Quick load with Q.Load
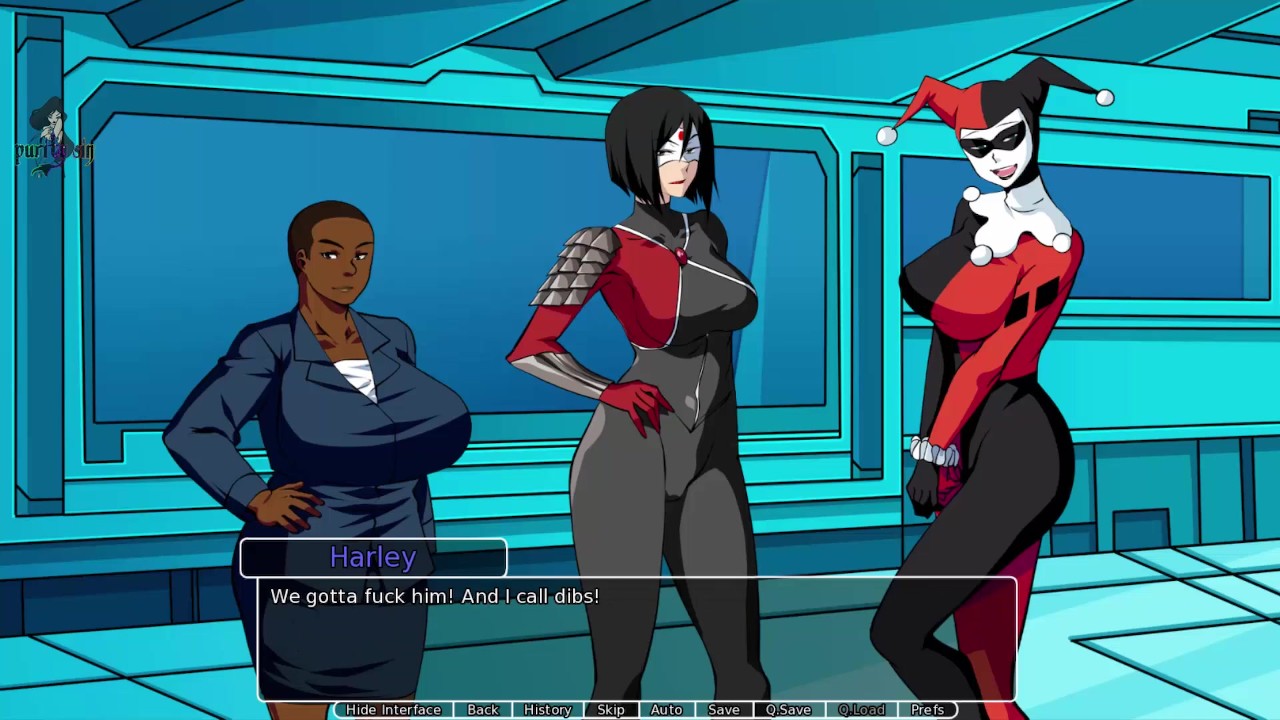The image size is (1280, 720). tap(861, 709)
